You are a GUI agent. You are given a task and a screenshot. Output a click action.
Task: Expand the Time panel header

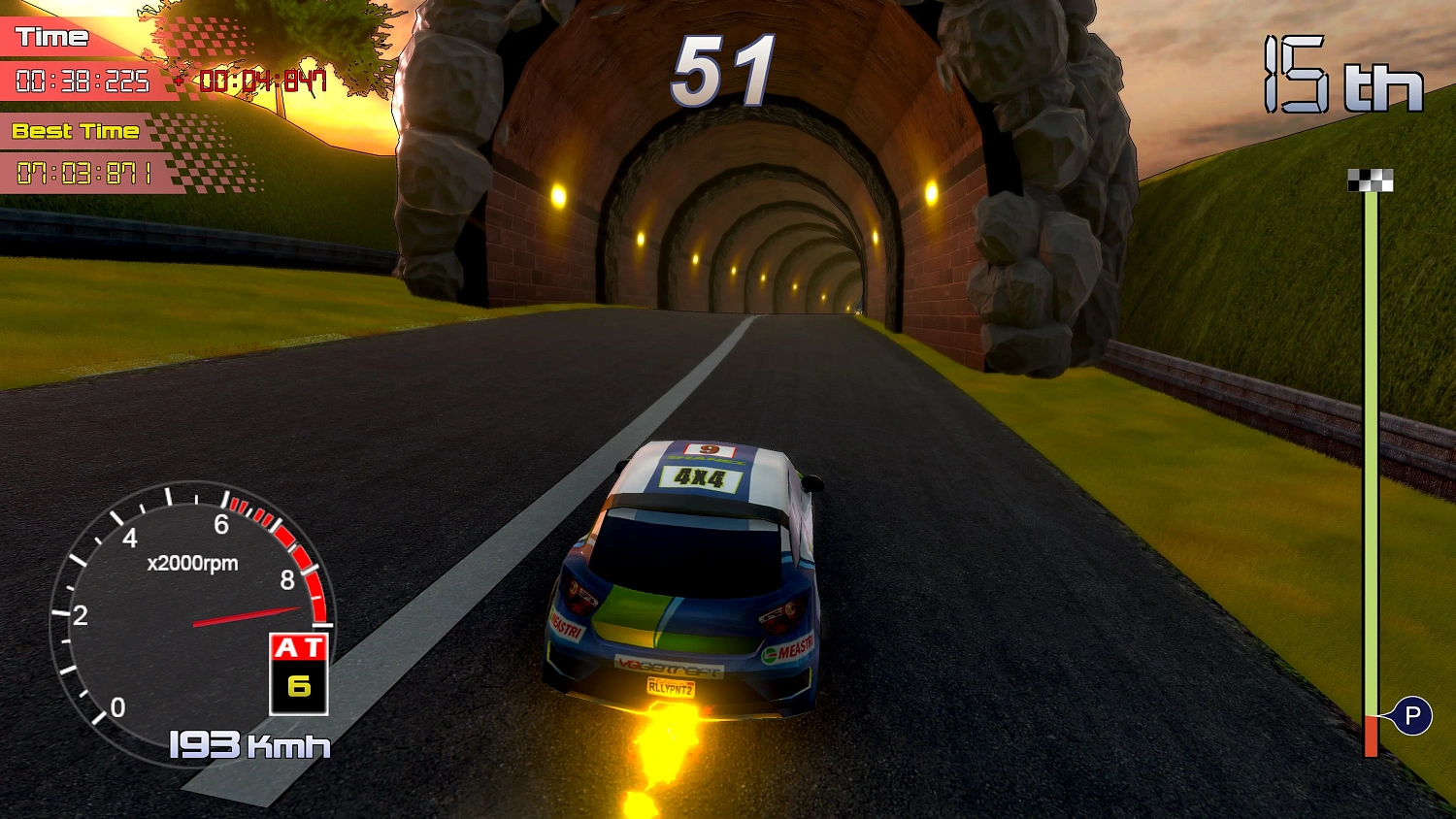(53, 37)
